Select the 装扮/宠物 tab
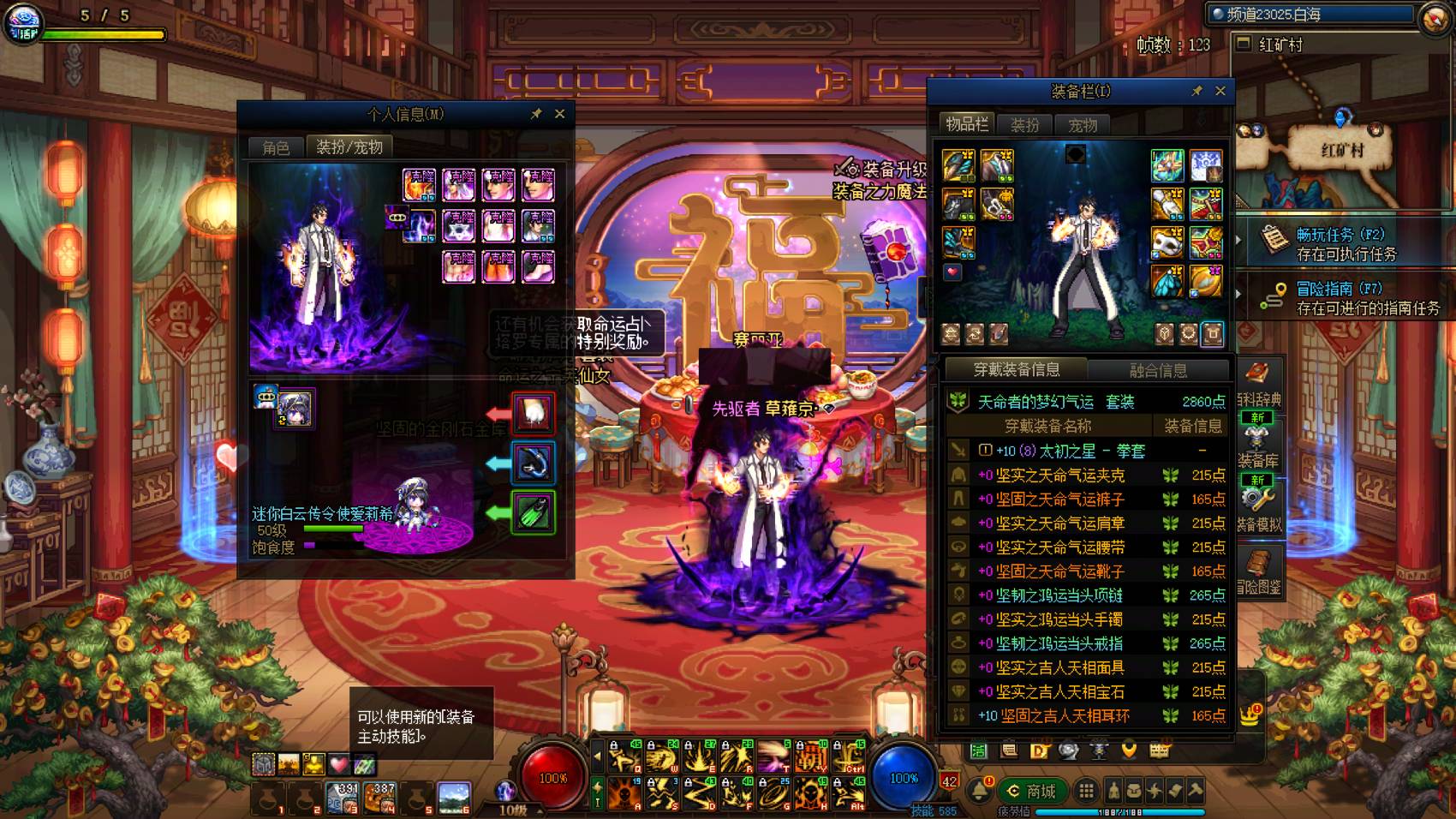Viewport: 1456px width, 819px height. coord(349,147)
